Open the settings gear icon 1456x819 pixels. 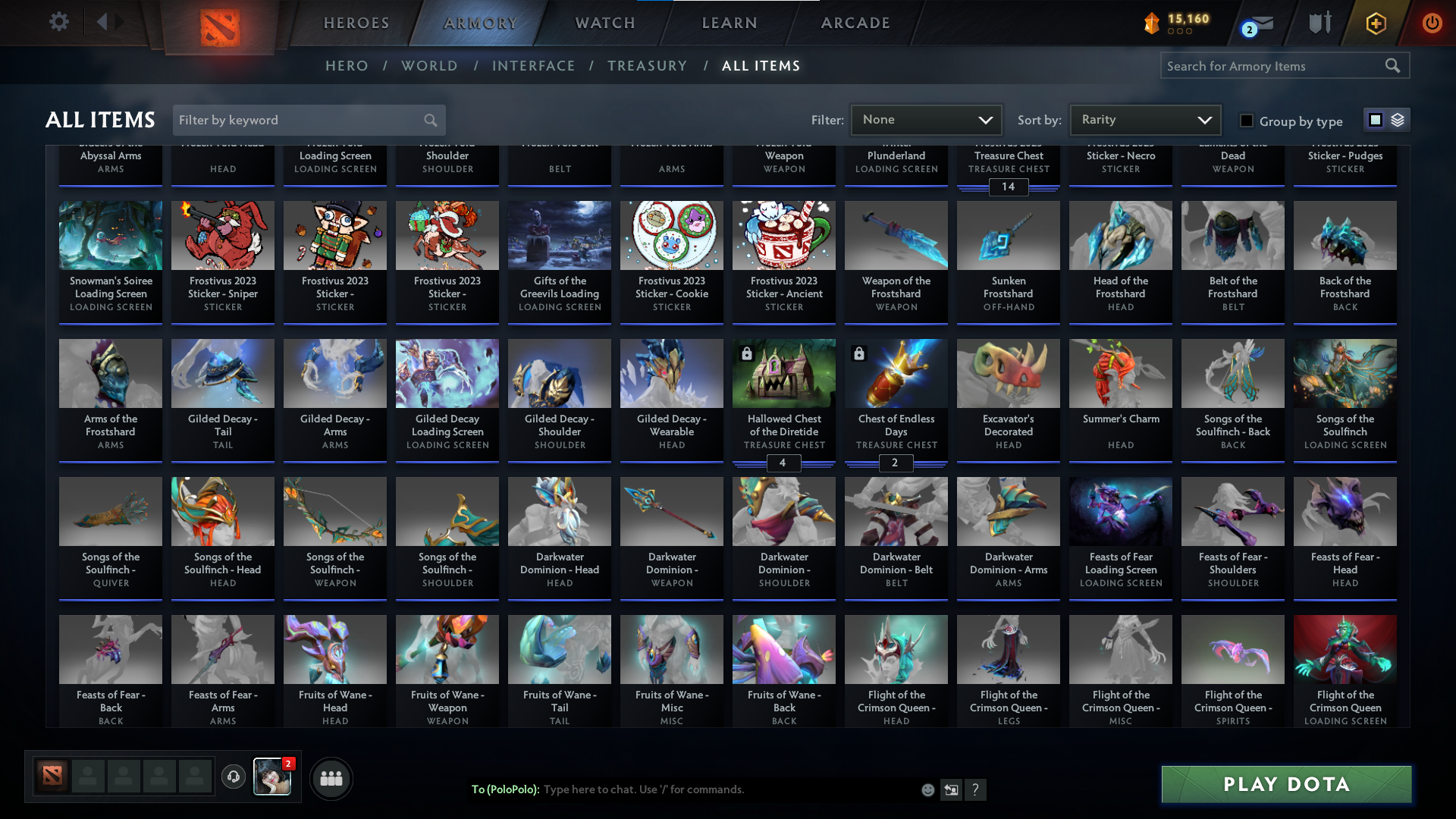(59, 21)
